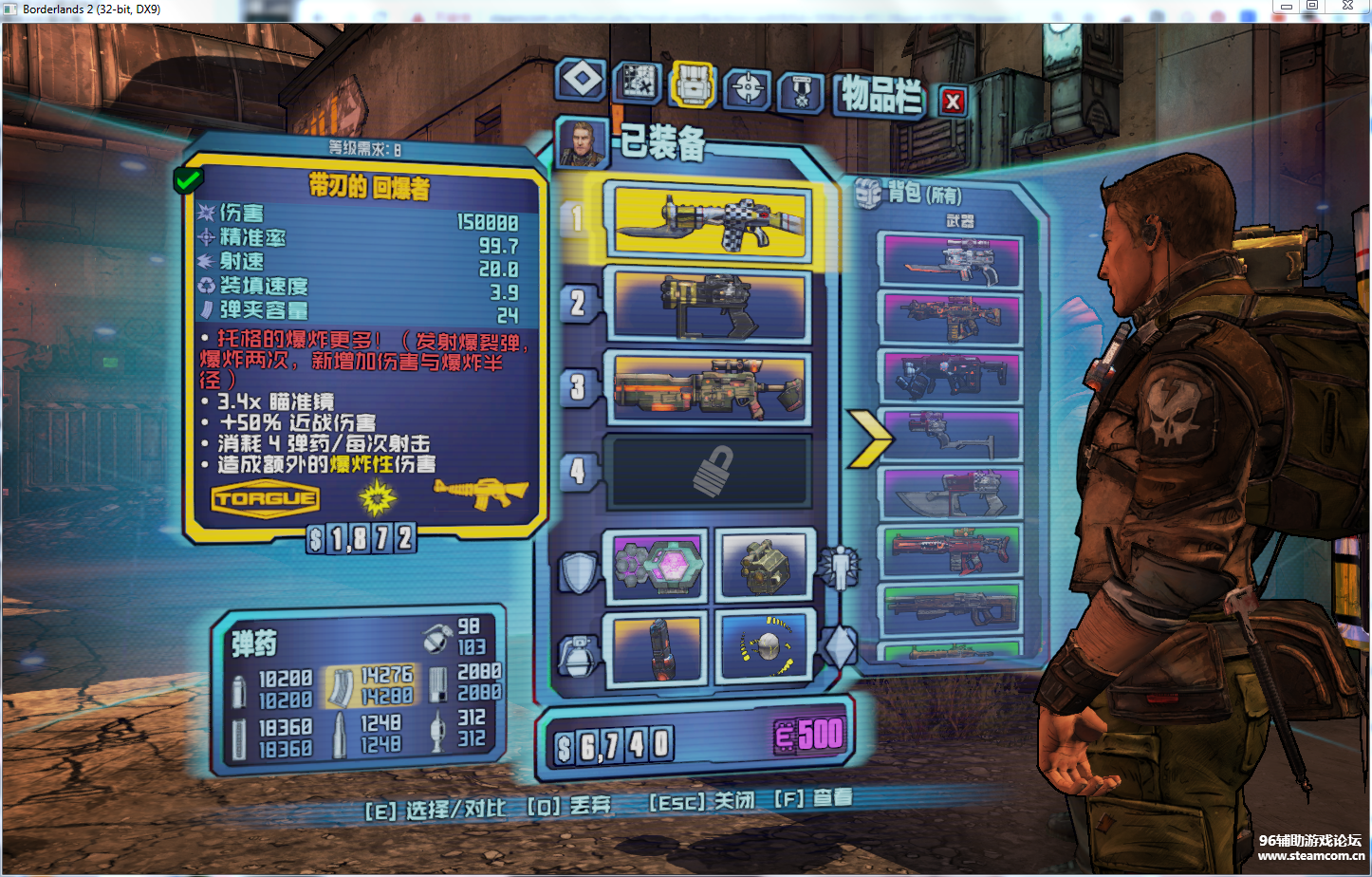Select the first purple scoped weapon in backpack

[951, 261]
